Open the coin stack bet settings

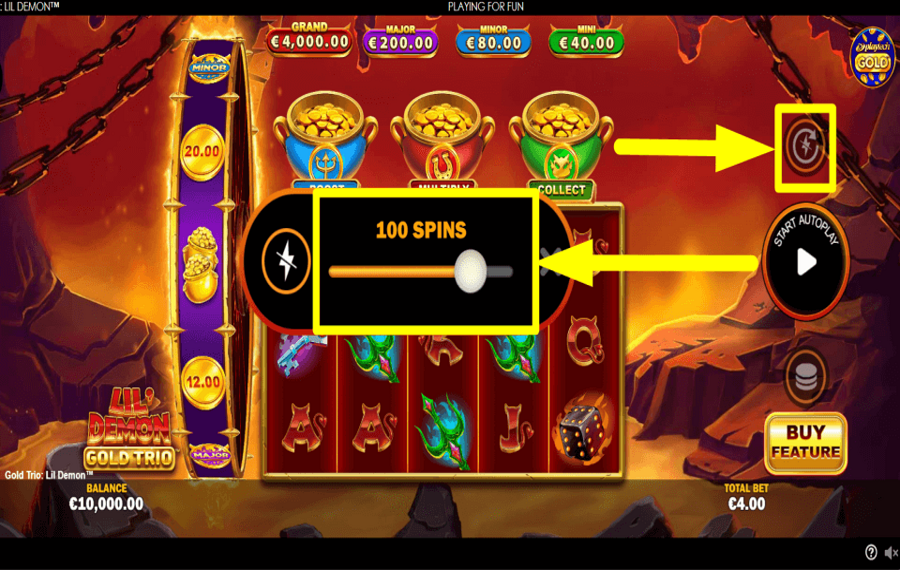(805, 375)
